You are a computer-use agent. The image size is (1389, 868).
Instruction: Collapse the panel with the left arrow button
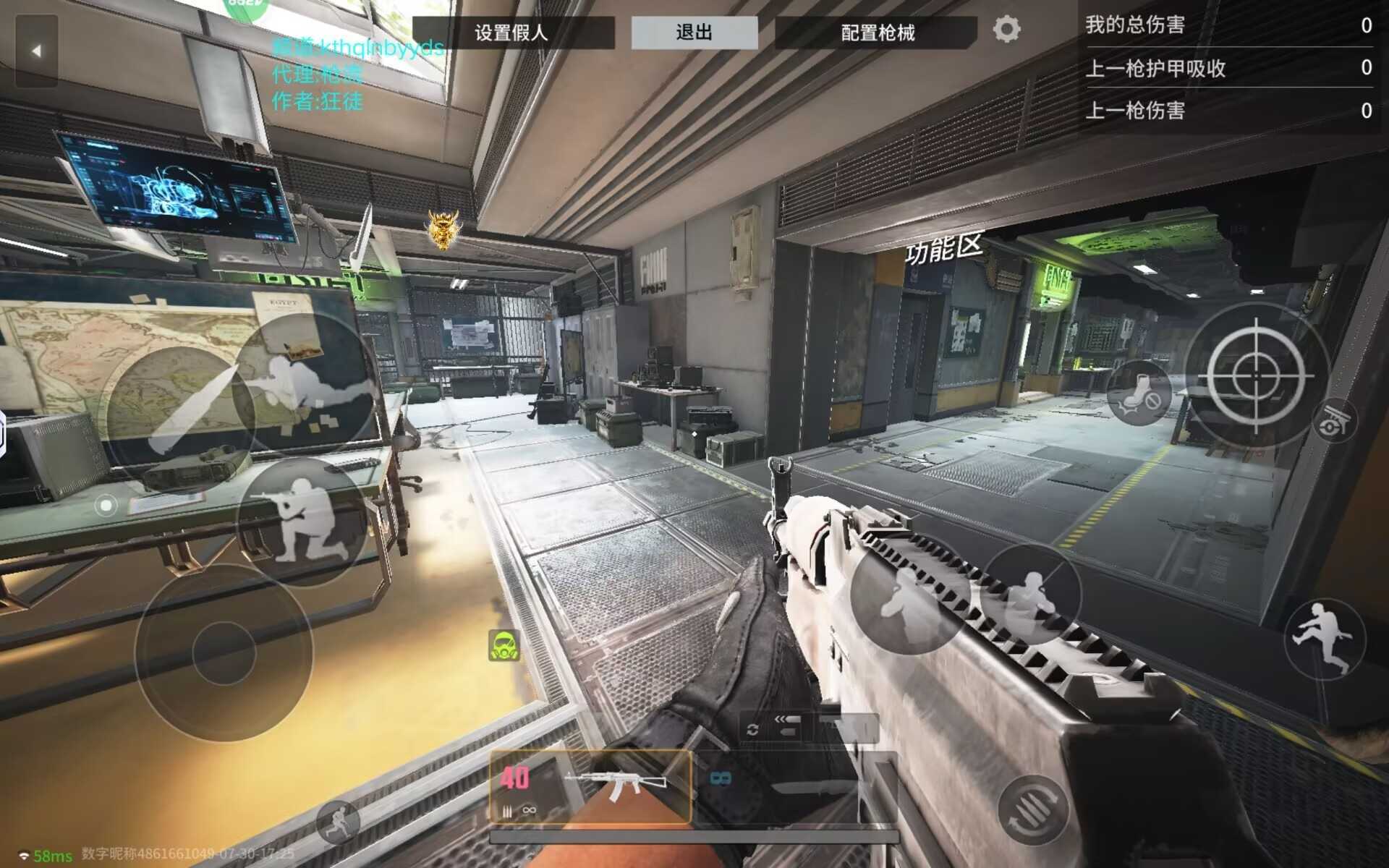[x=36, y=51]
